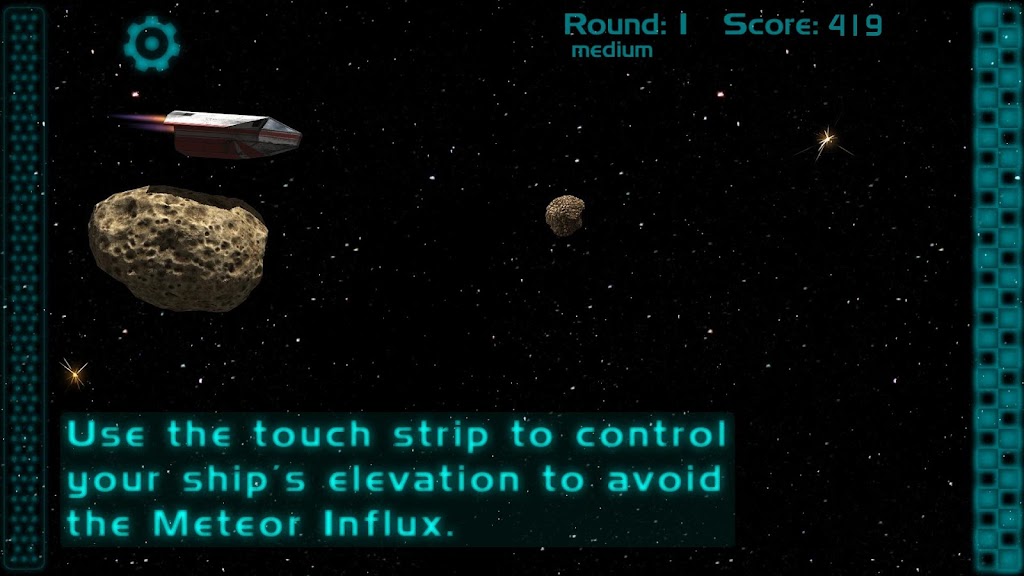The width and height of the screenshot is (1024, 576).
Task: Open settings with the gear icon
Action: 152,42
